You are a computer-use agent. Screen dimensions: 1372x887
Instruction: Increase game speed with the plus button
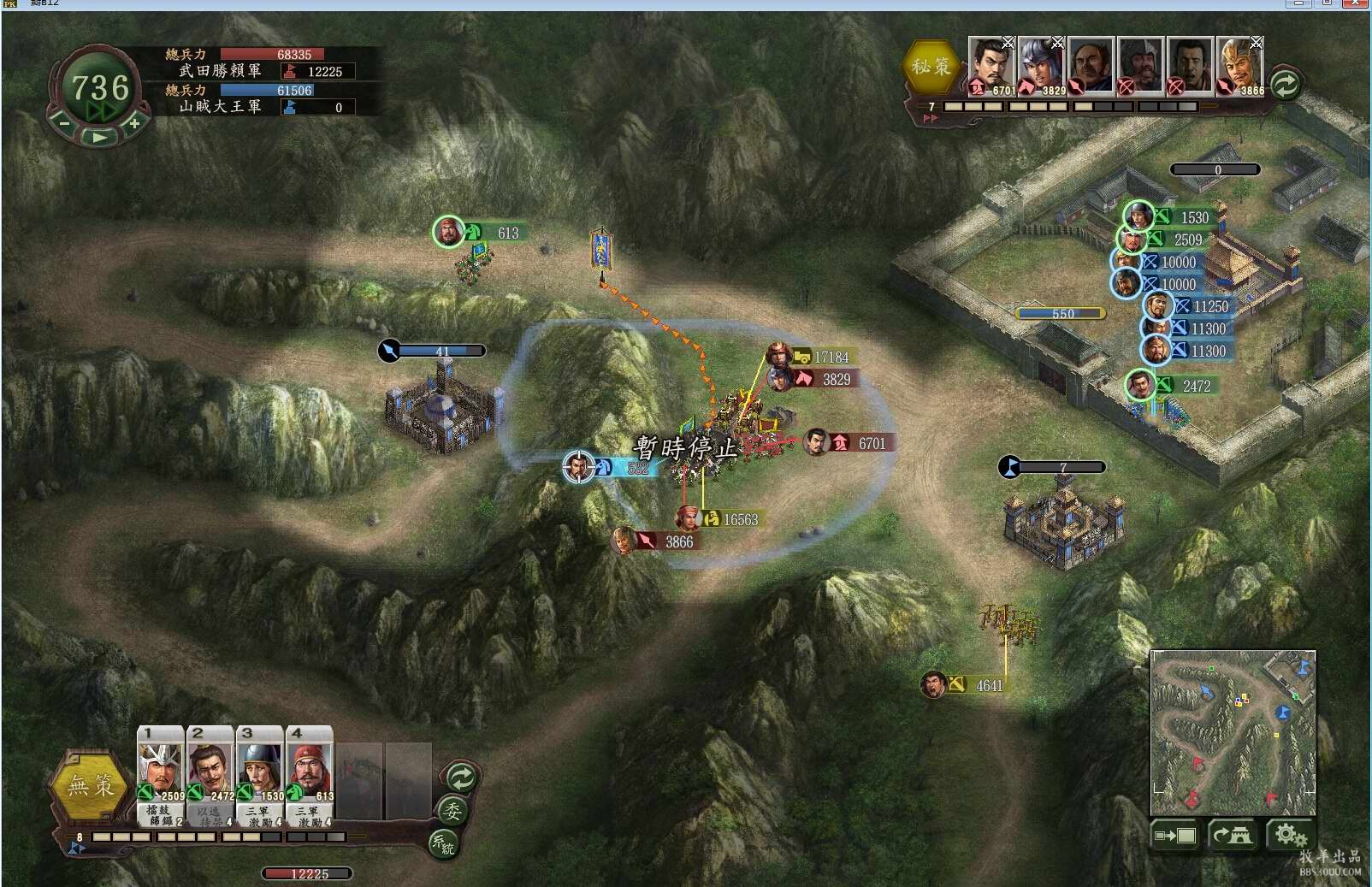click(x=134, y=123)
